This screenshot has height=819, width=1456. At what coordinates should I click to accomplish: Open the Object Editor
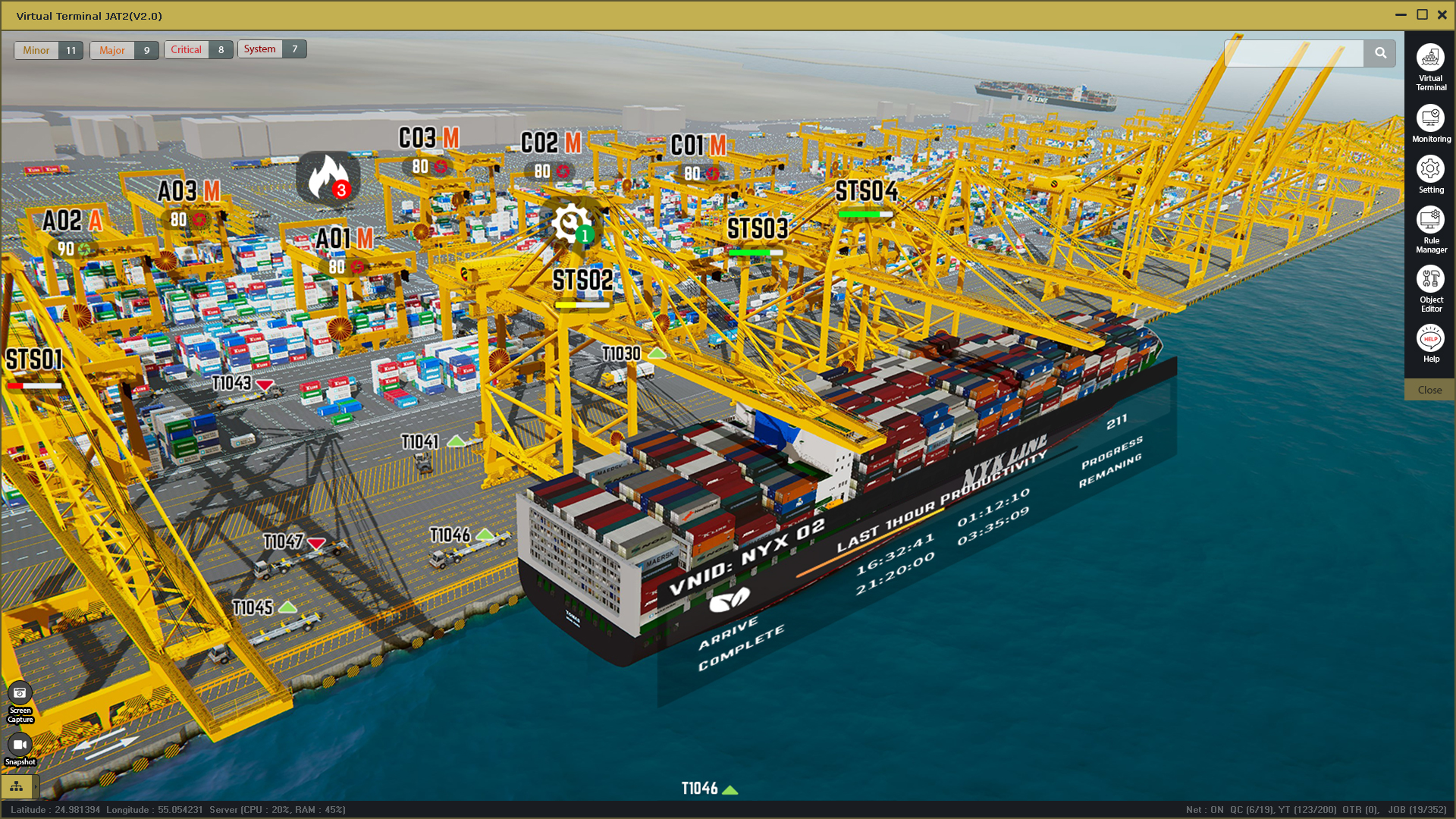1430,287
